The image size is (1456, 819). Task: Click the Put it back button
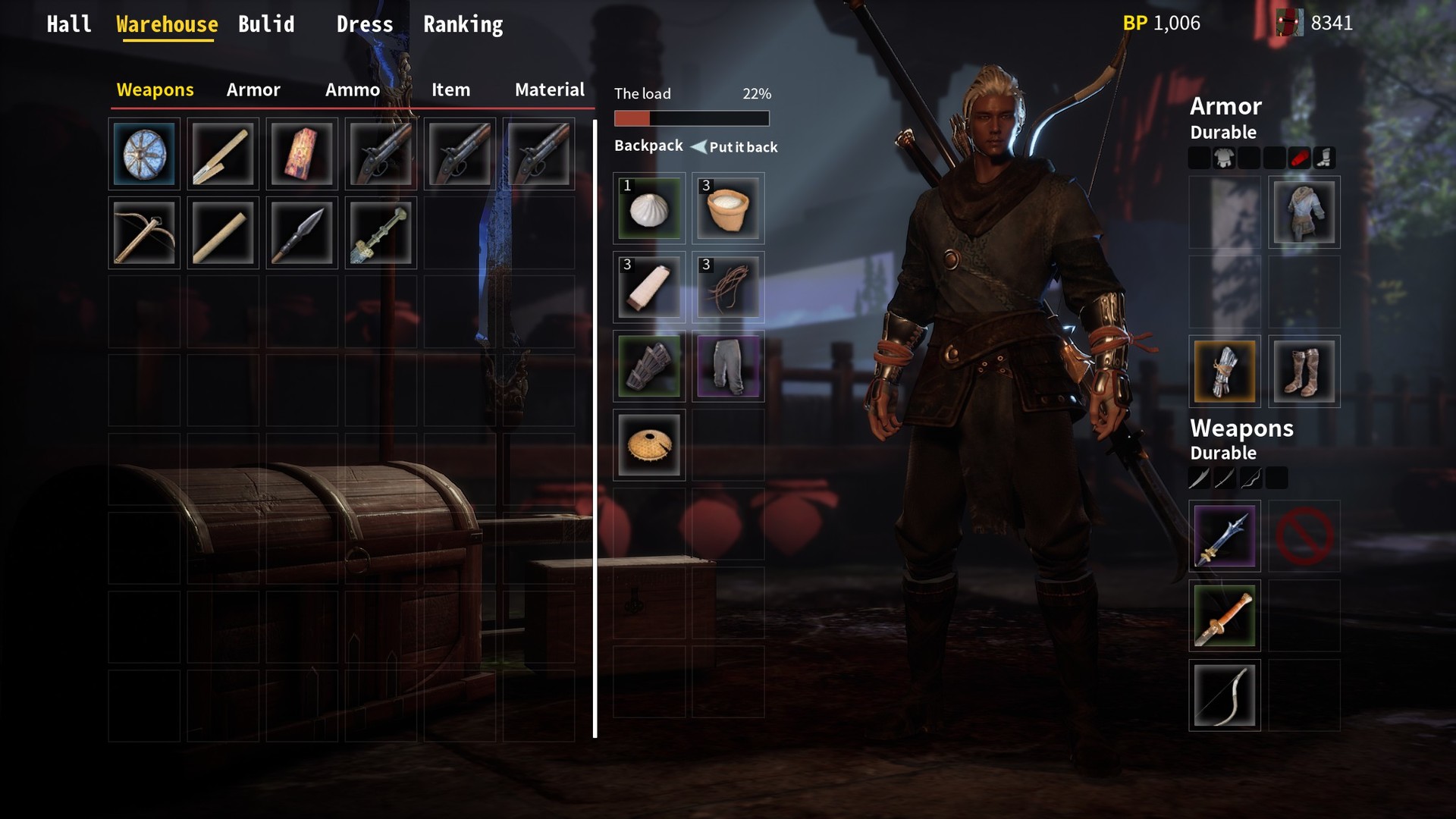735,147
